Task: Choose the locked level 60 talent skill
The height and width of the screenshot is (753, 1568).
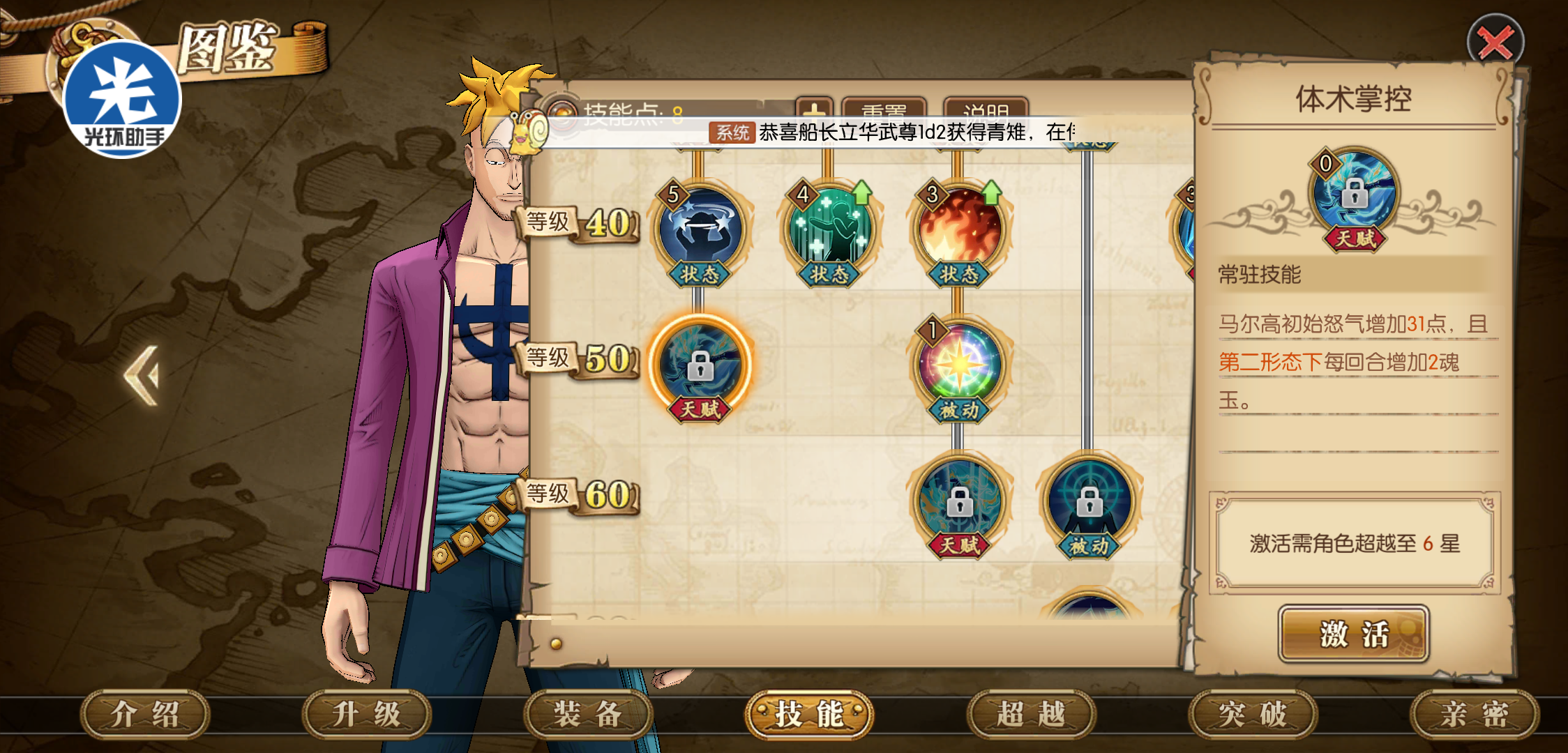Action: pos(959,501)
